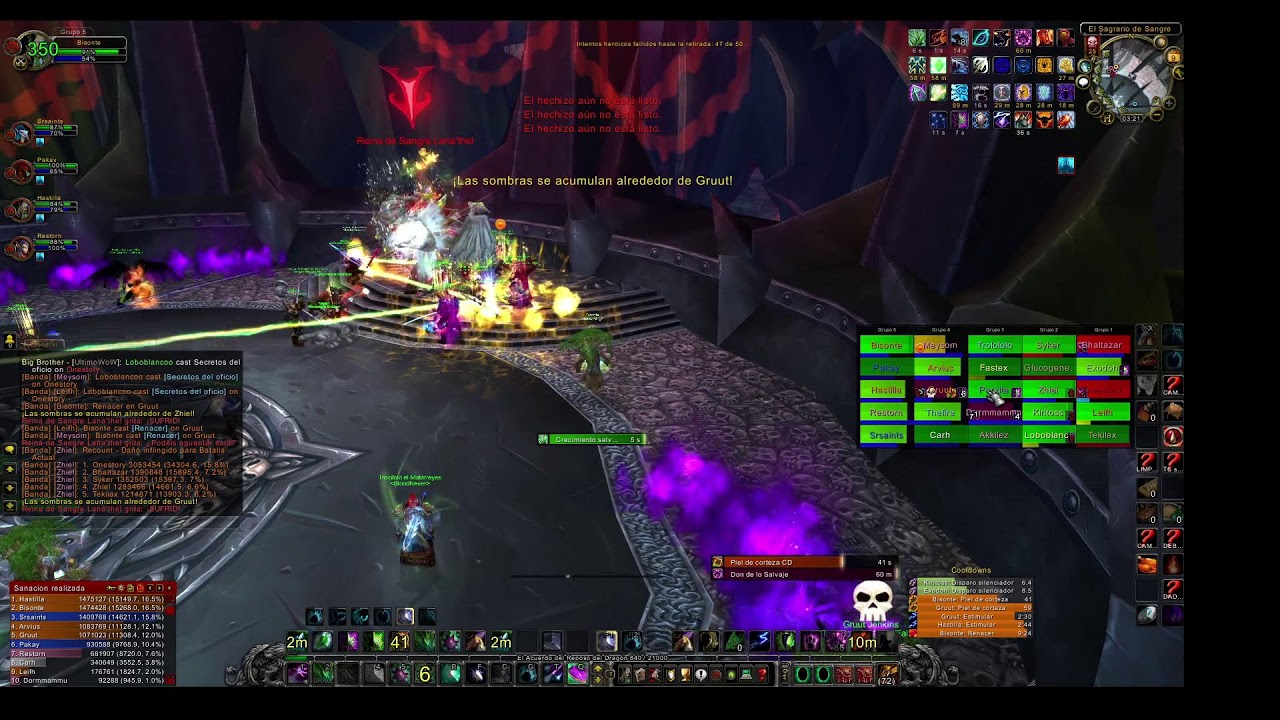Close the Sanación realizada meter window
1280x720 pixels.
pos(170,588)
